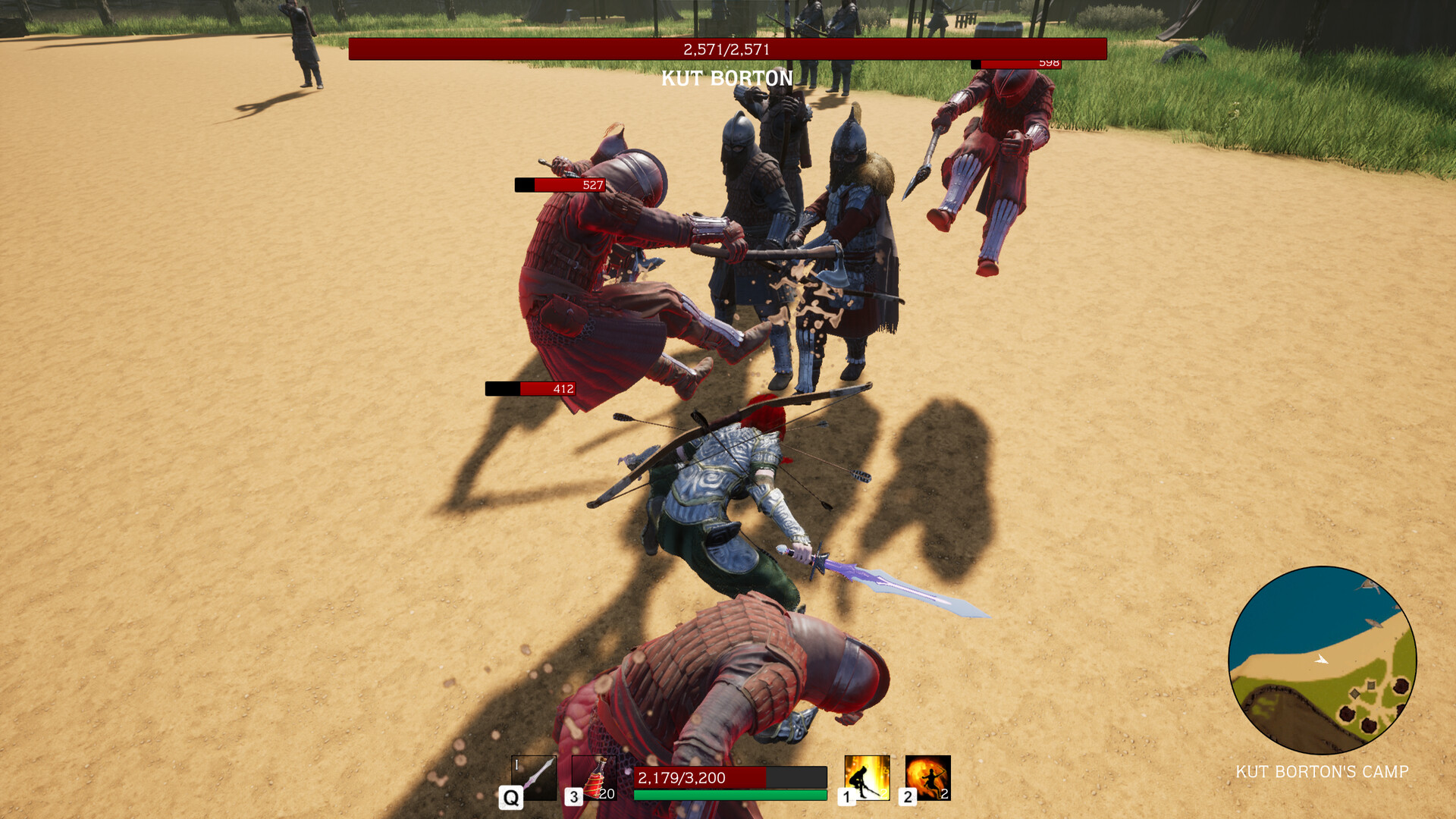Click the boat icon near the minimap shoreline
Screen dimensions: 1456x819
pos(1375,623)
